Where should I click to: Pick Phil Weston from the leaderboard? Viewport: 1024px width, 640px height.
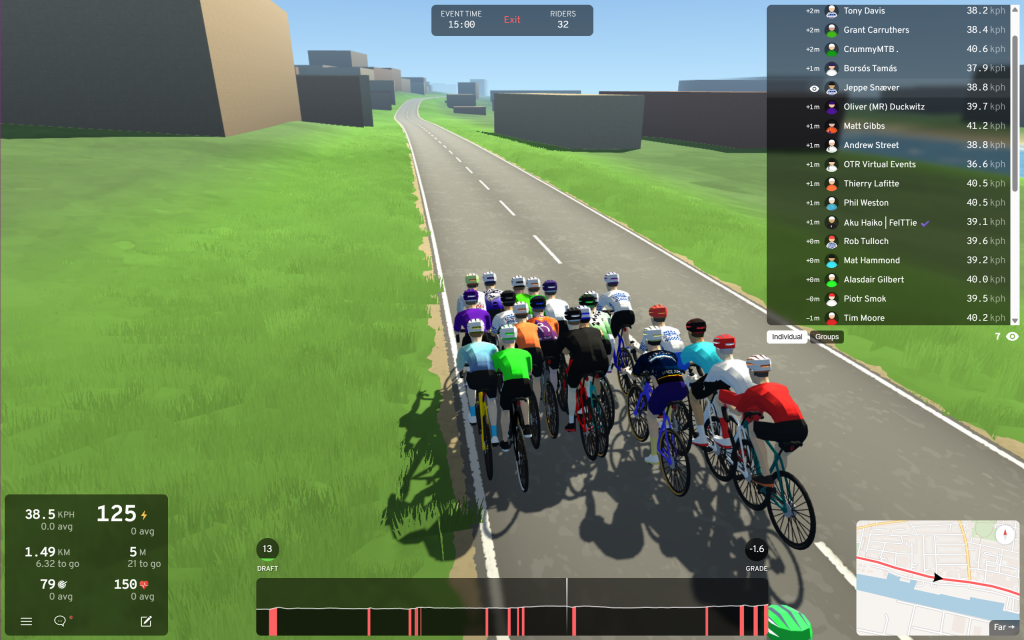[890, 203]
